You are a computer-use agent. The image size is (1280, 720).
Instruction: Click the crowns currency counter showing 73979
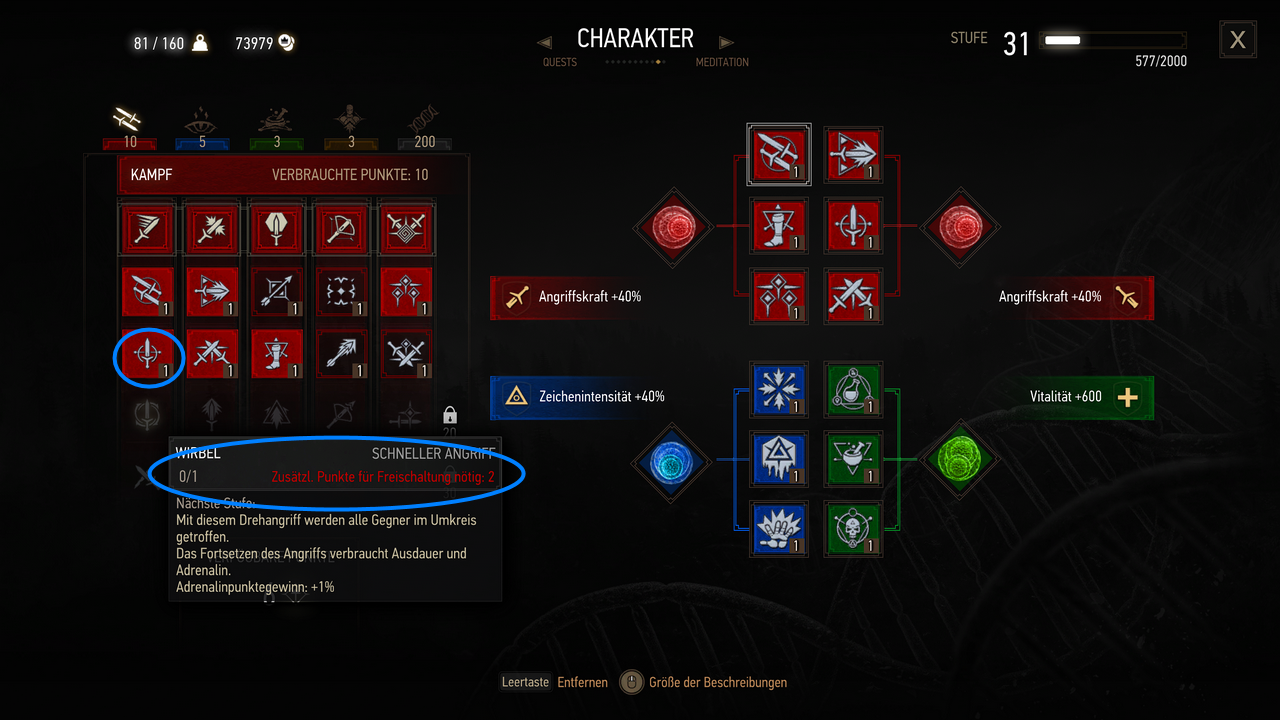(x=264, y=42)
